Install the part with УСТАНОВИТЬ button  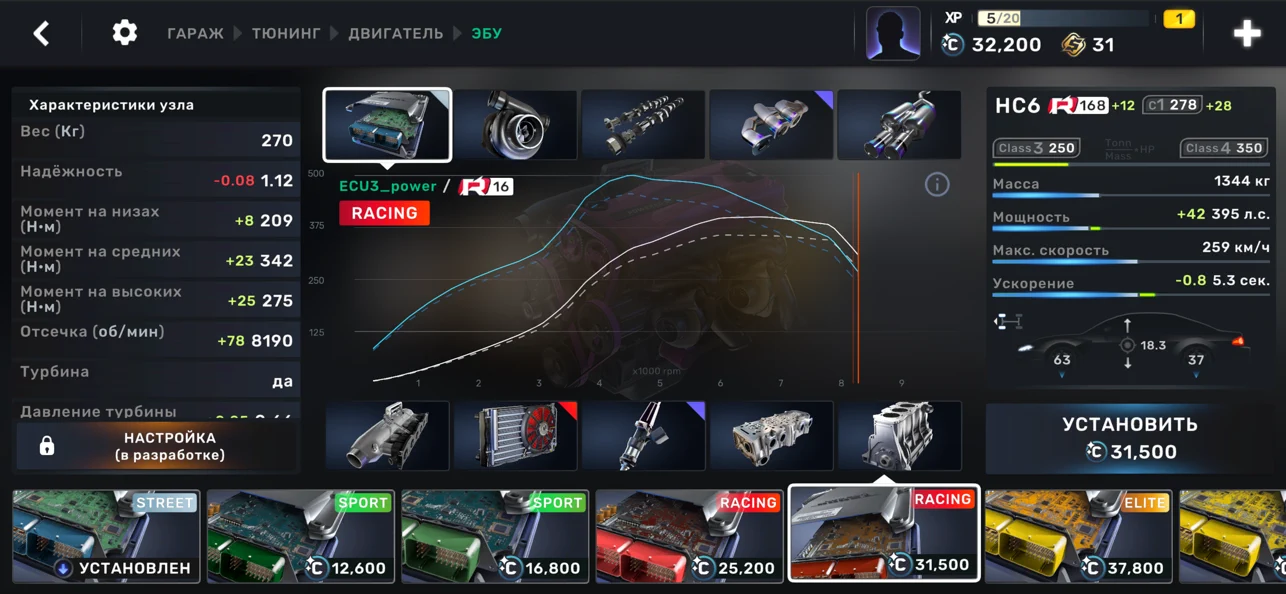tap(1130, 438)
